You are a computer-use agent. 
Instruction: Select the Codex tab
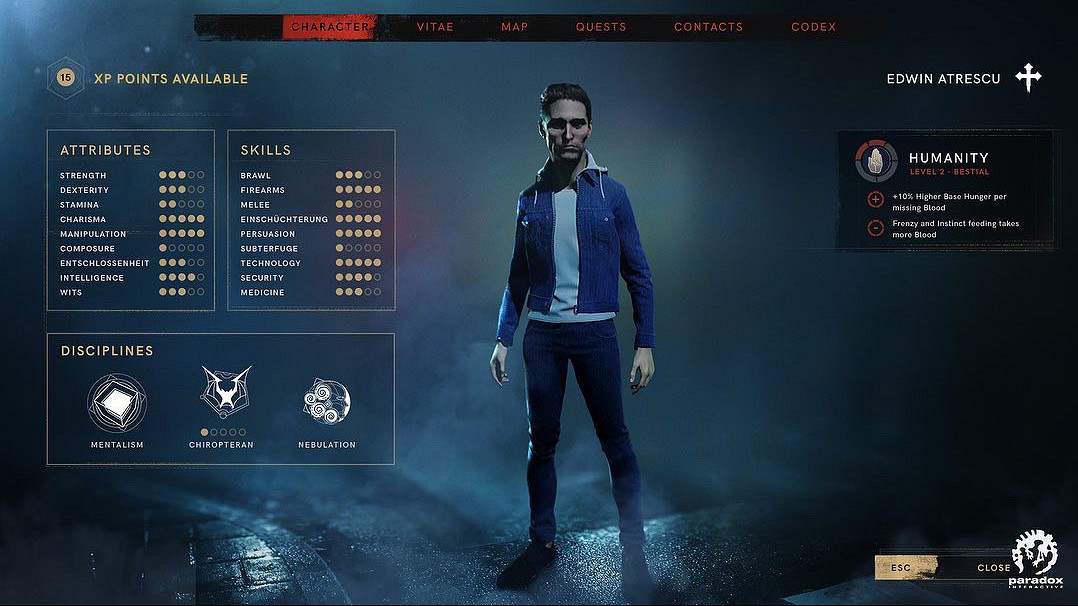813,27
